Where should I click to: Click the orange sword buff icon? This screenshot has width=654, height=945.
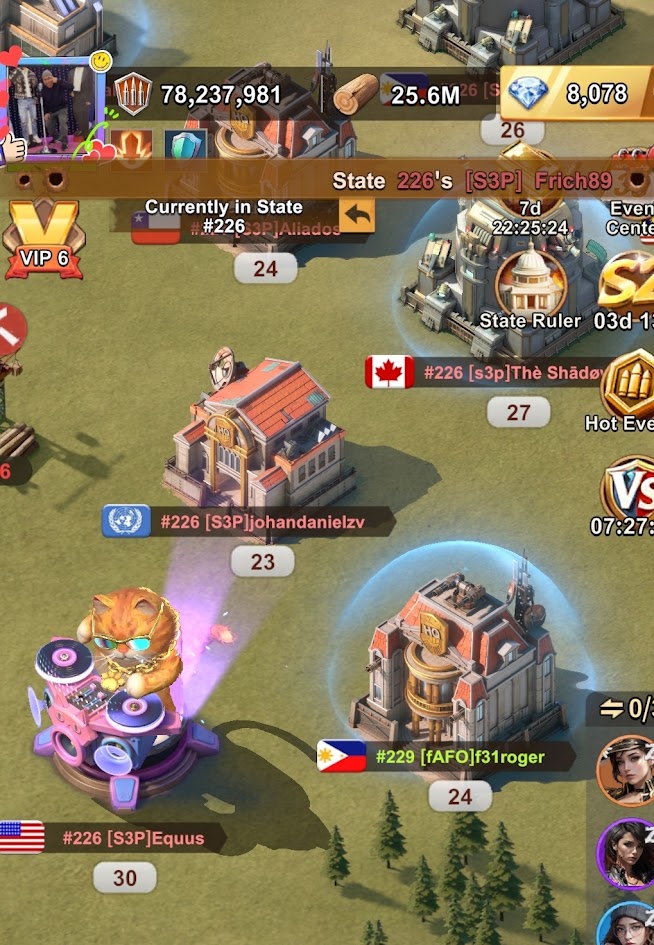point(128,146)
